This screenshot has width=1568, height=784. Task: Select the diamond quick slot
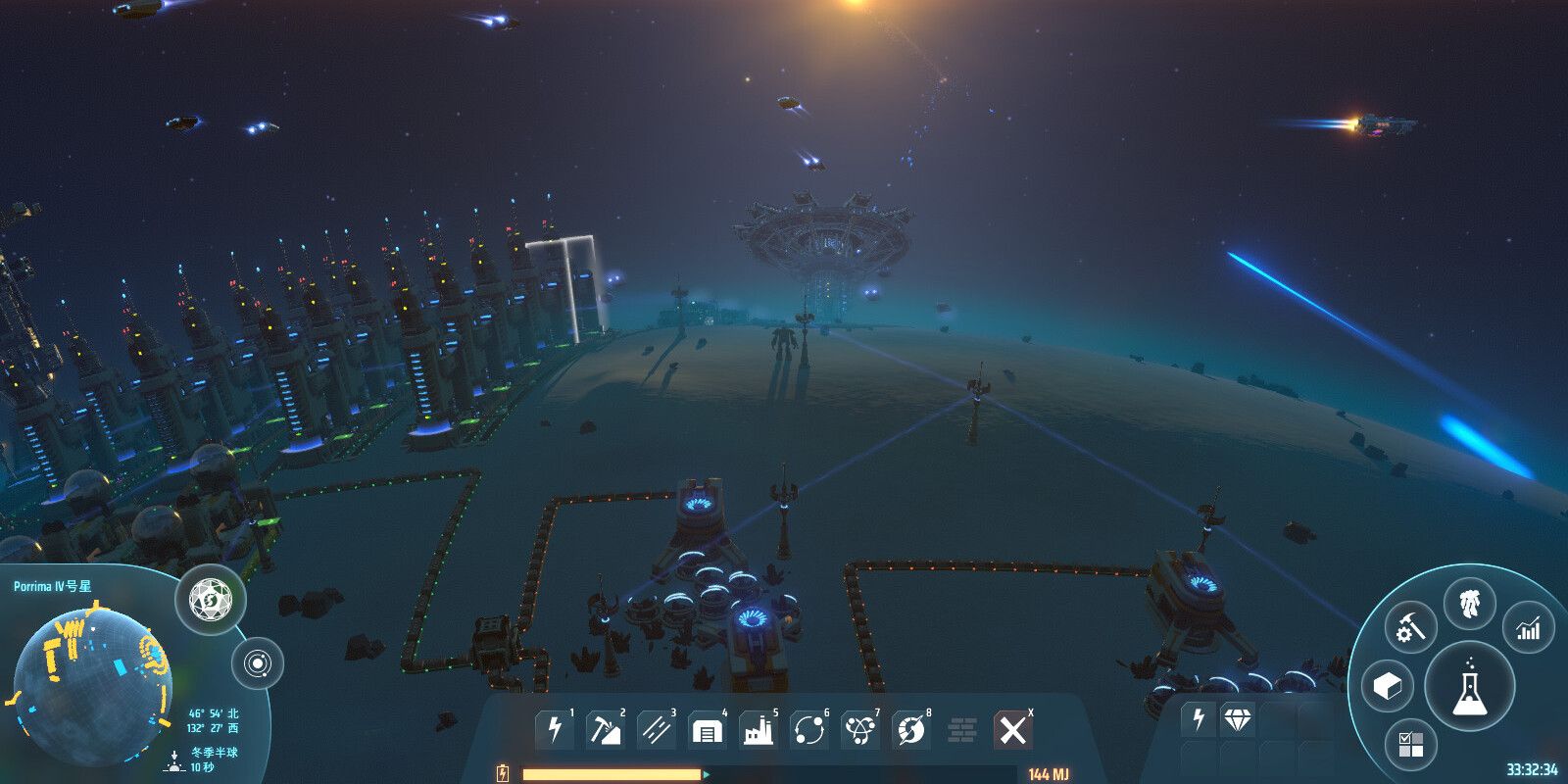[x=1238, y=720]
